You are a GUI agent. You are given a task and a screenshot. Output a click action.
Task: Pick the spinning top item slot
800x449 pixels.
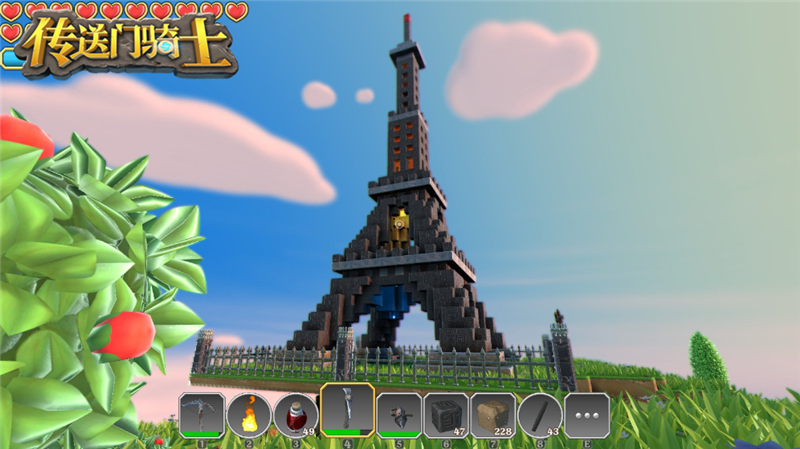point(397,414)
